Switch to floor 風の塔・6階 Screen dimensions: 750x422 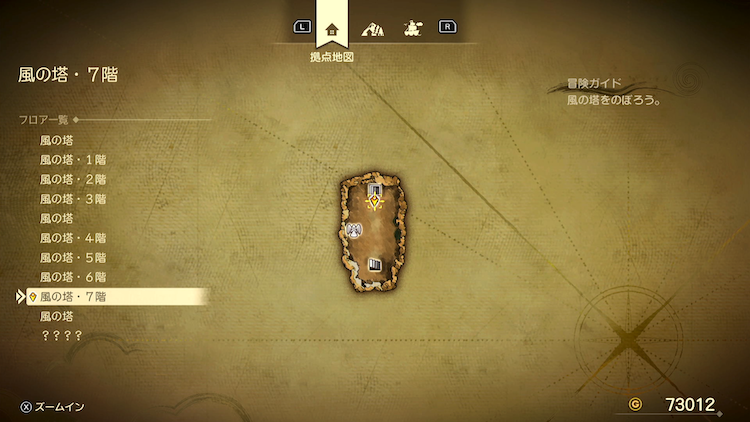click(x=73, y=276)
